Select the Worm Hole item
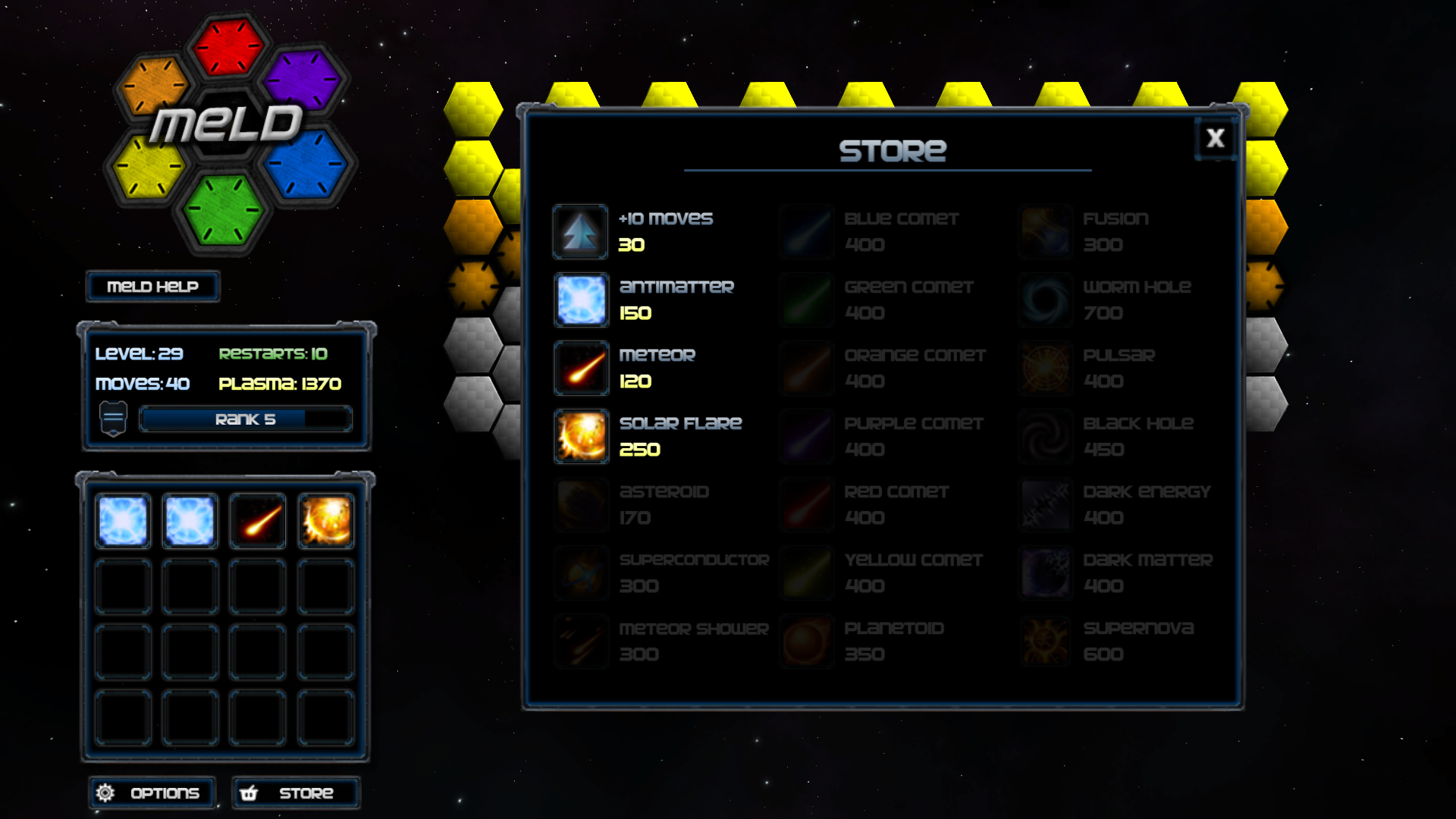The width and height of the screenshot is (1456, 819). [1045, 300]
